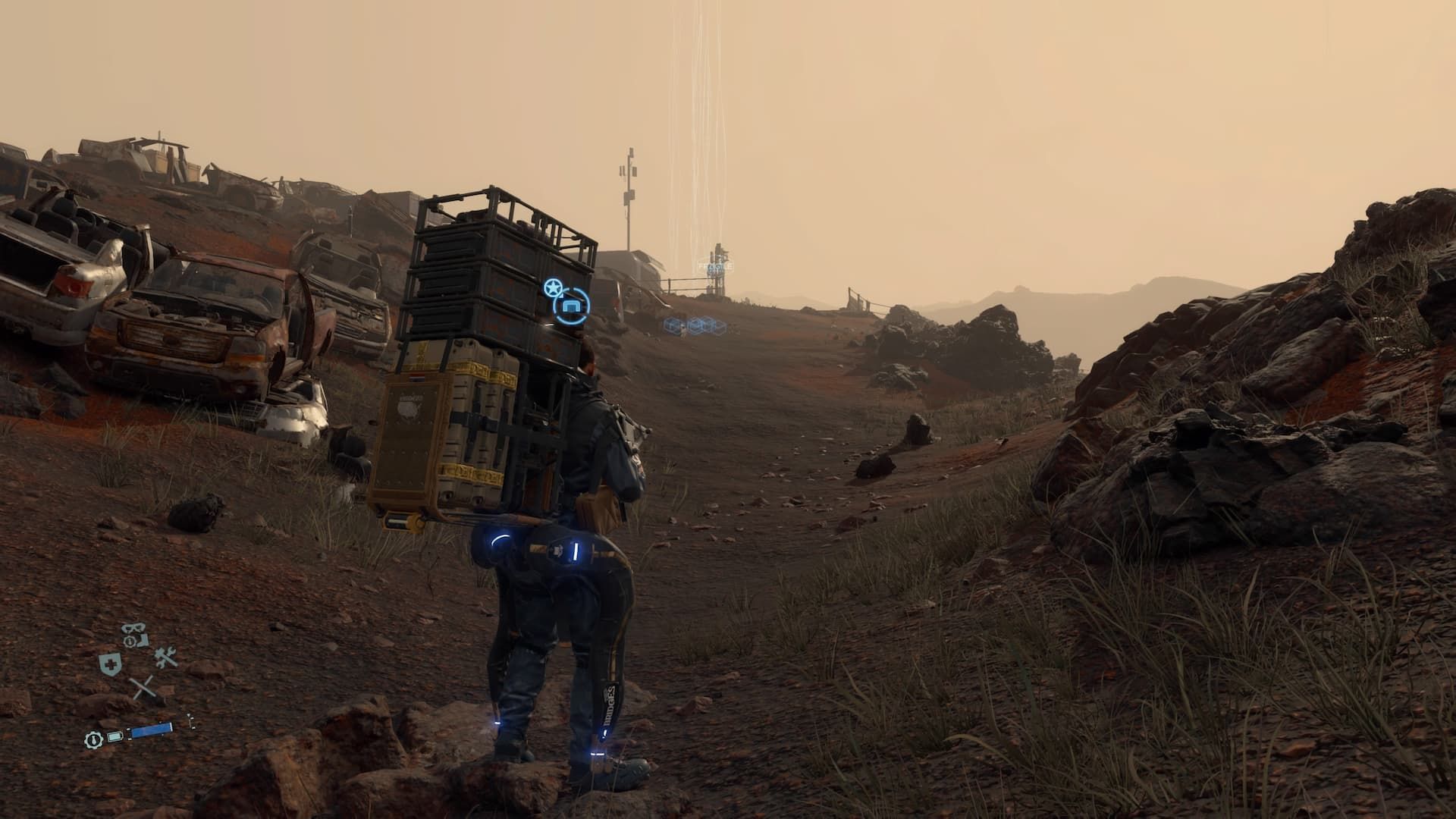Click the FRAGILE destination label
Image resolution: width=1456 pixels, height=819 pixels.
(x=715, y=266)
